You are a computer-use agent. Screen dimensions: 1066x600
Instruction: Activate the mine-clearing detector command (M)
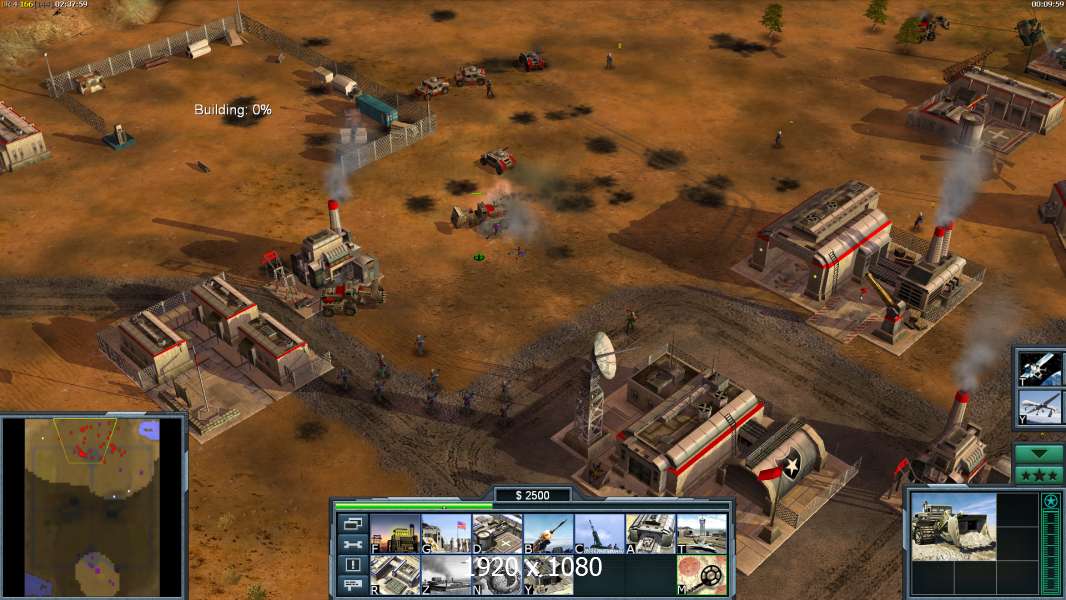pos(701,575)
